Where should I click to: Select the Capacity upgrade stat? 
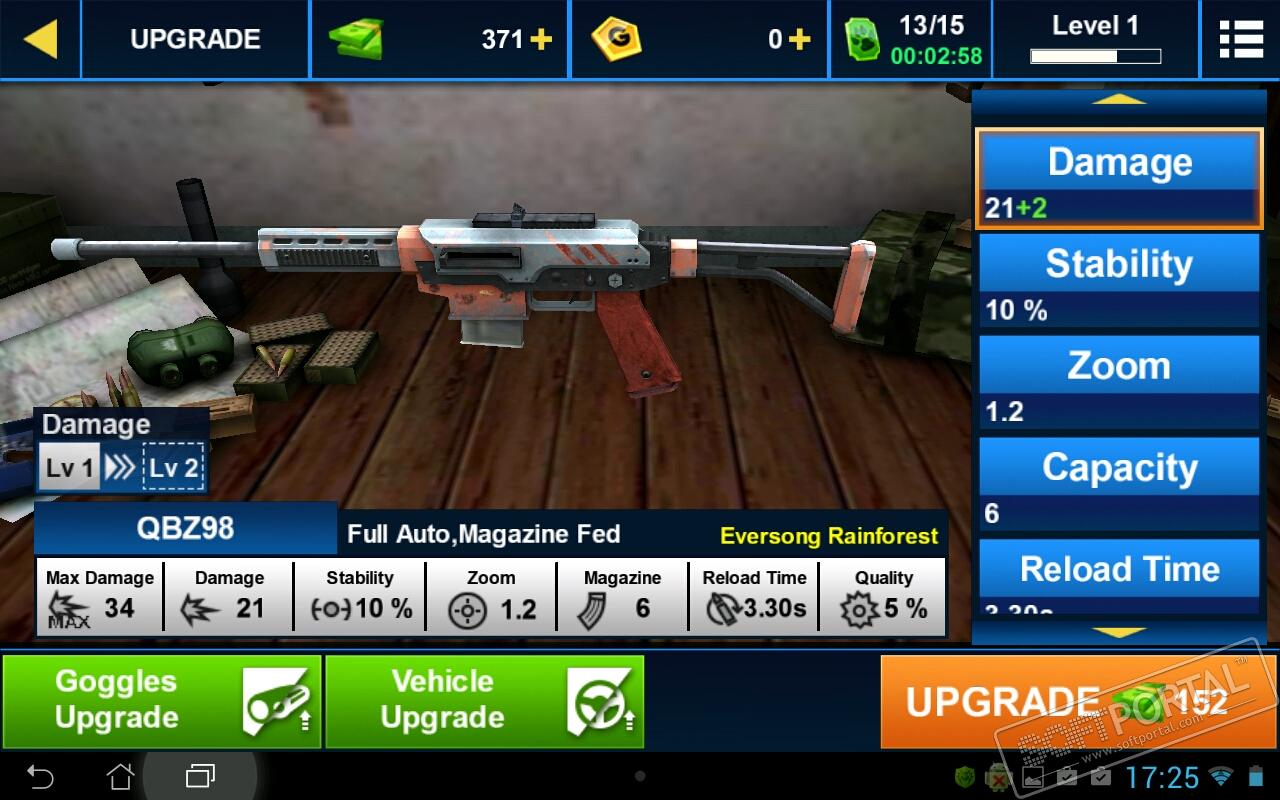tap(1119, 485)
